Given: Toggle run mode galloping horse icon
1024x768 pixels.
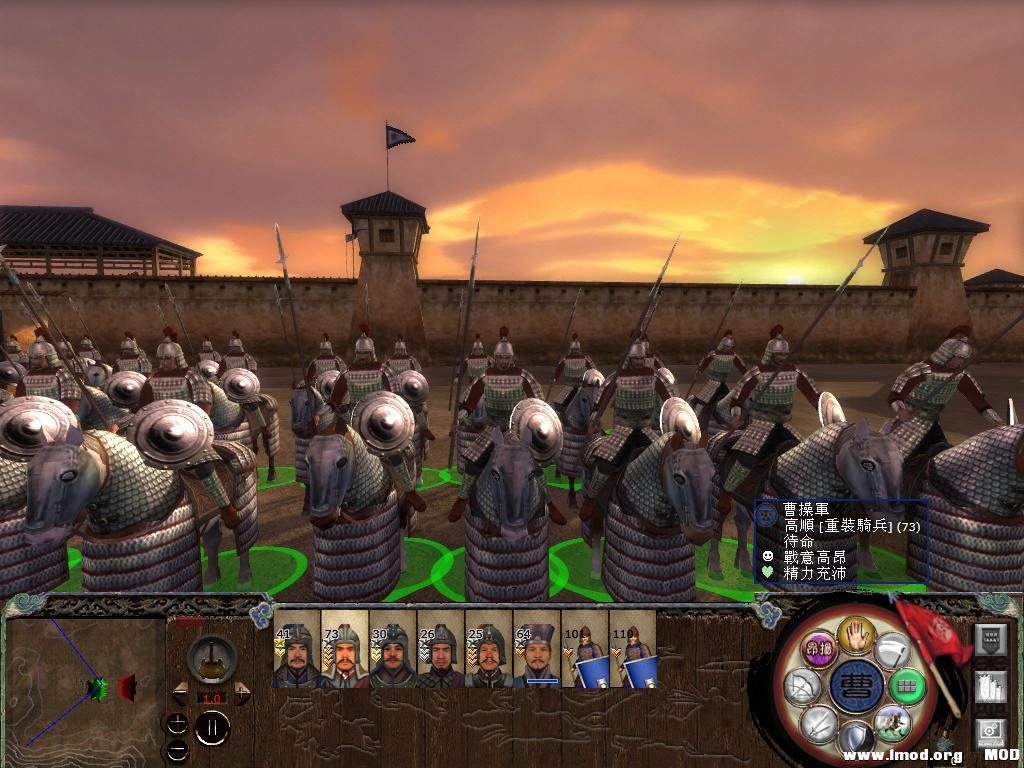Looking at the screenshot, I should pyautogui.click(x=891, y=722).
